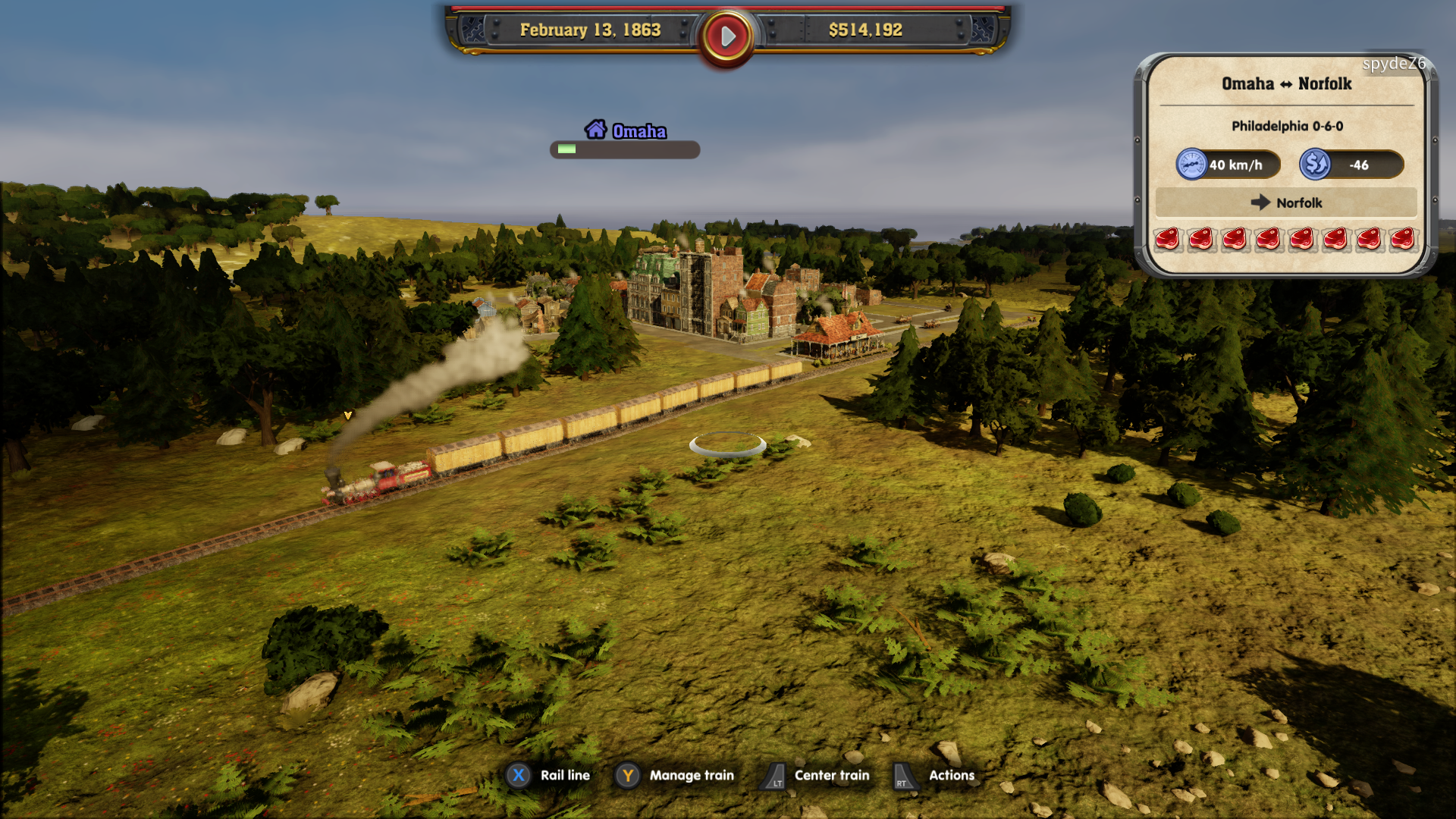Open the Manage train screen
Image resolution: width=1456 pixels, height=819 pixels.
[691, 775]
